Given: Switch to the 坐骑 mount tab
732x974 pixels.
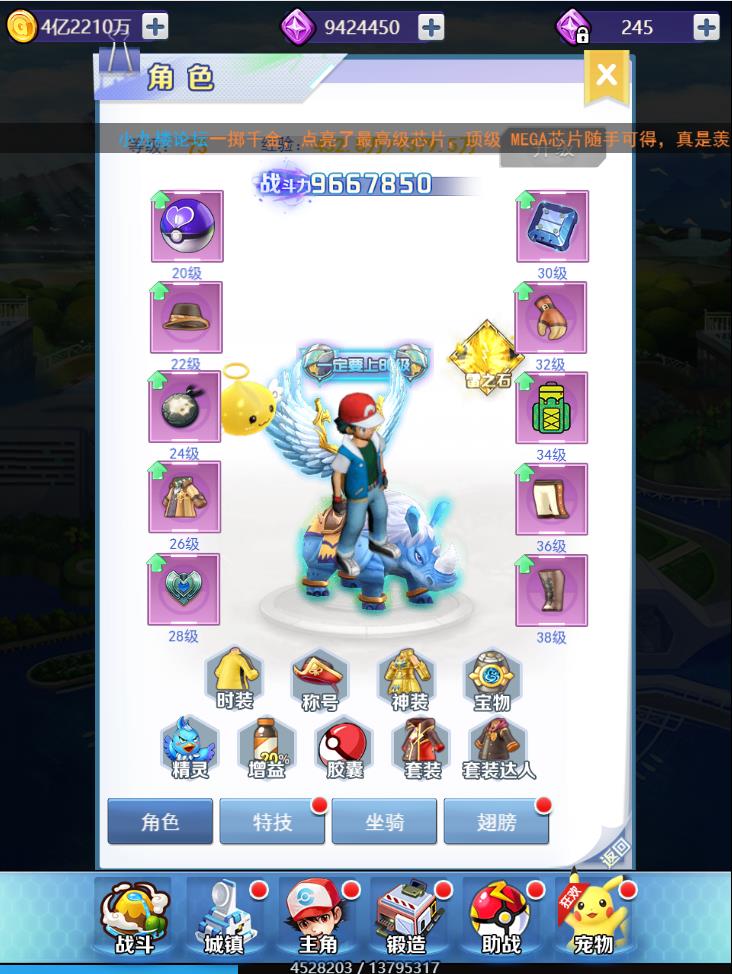Looking at the screenshot, I should (384, 822).
